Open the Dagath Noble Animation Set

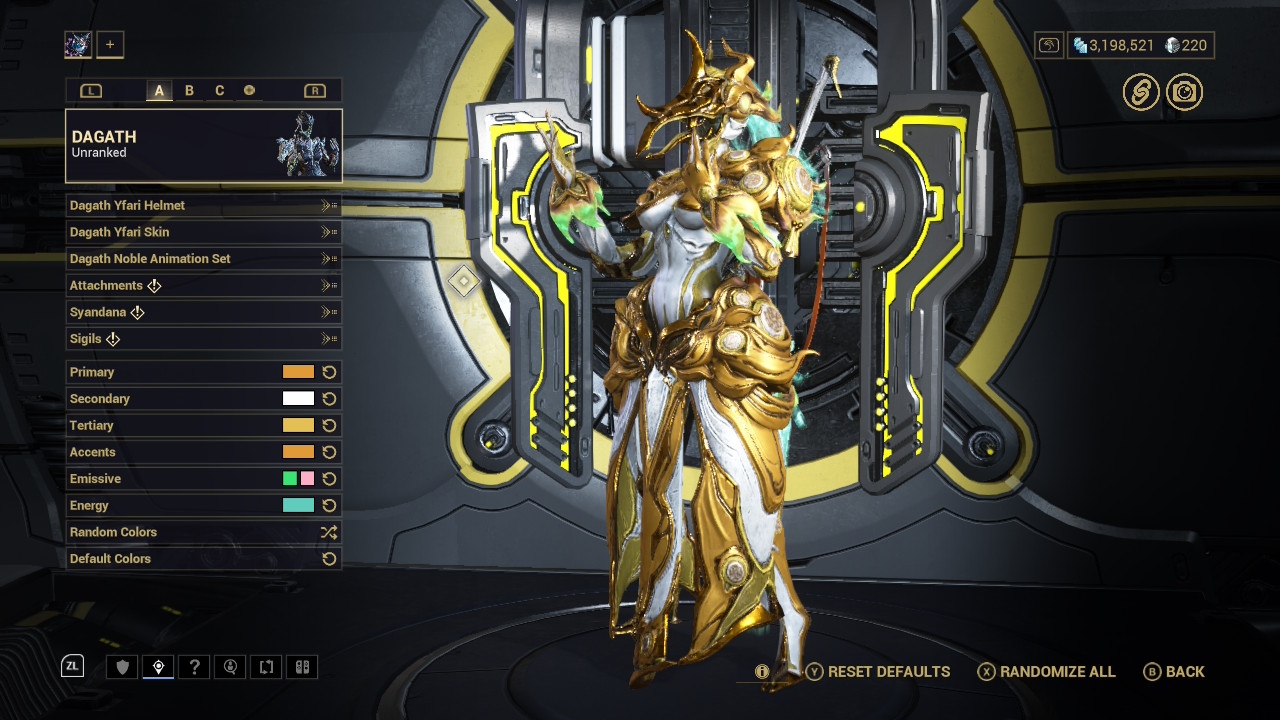coord(203,259)
